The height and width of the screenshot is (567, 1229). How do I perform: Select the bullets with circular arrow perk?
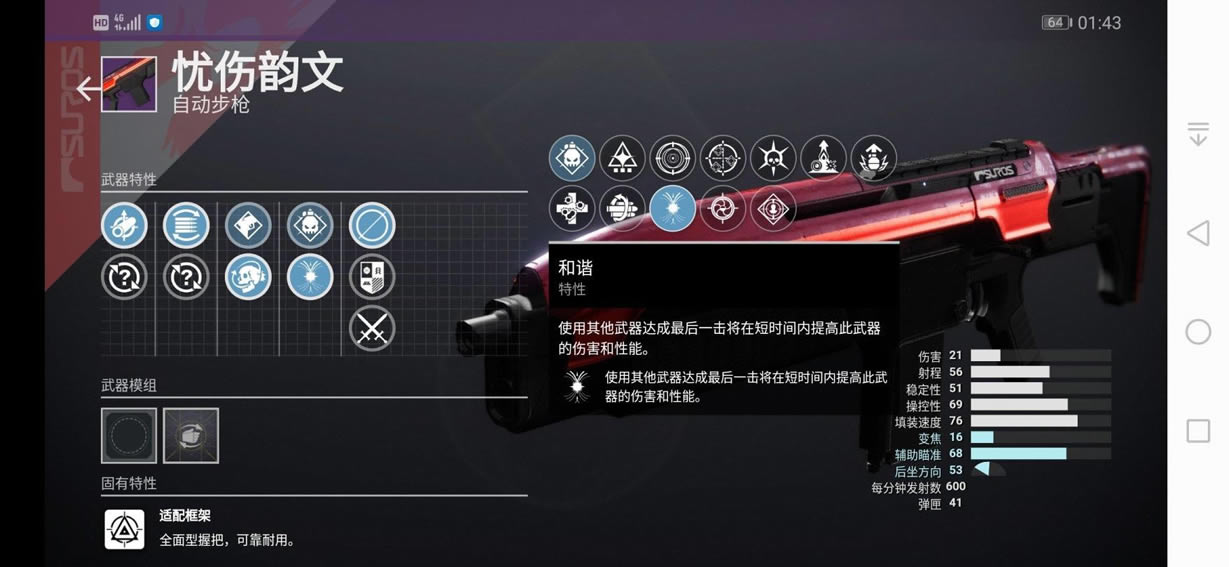(x=622, y=208)
